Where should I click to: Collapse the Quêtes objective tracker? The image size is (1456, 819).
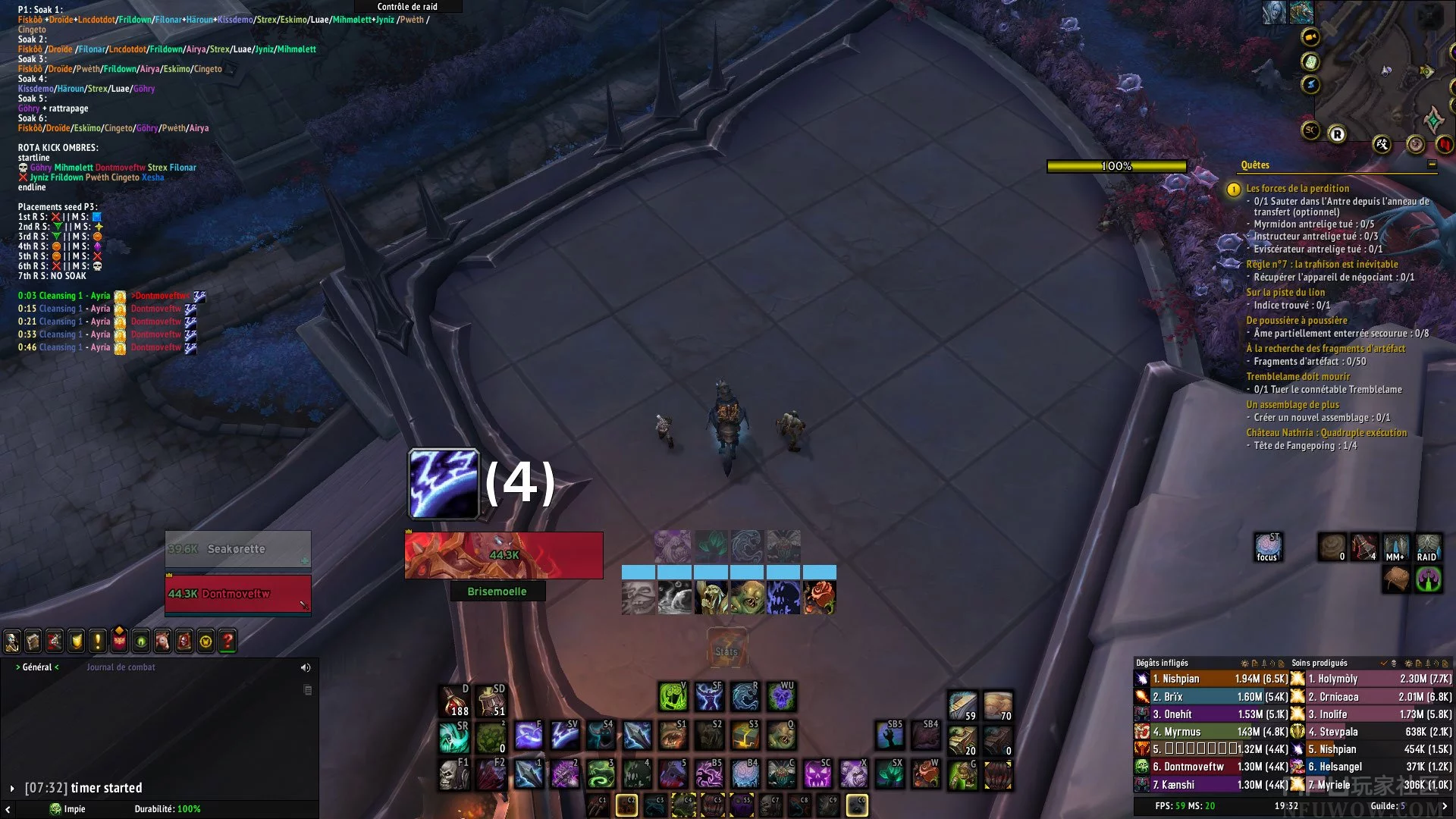point(1432,165)
